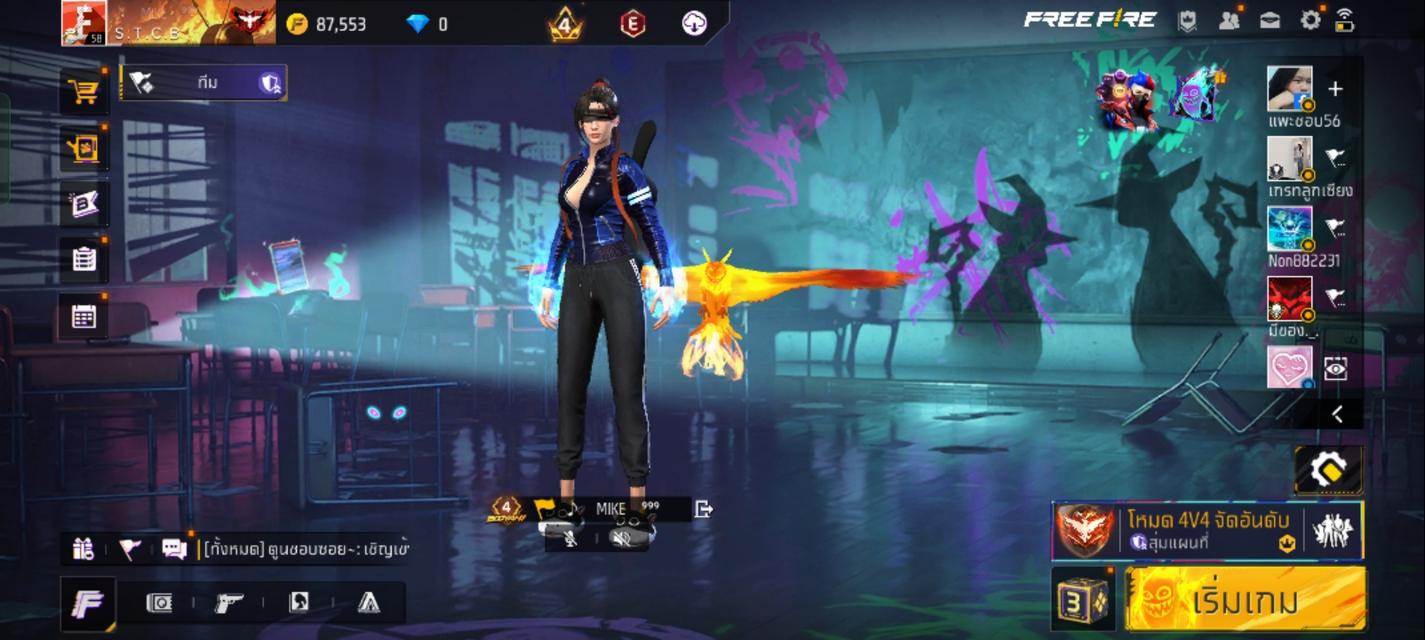
Task: Open the settings gear icon
Action: pyautogui.click(x=1310, y=20)
